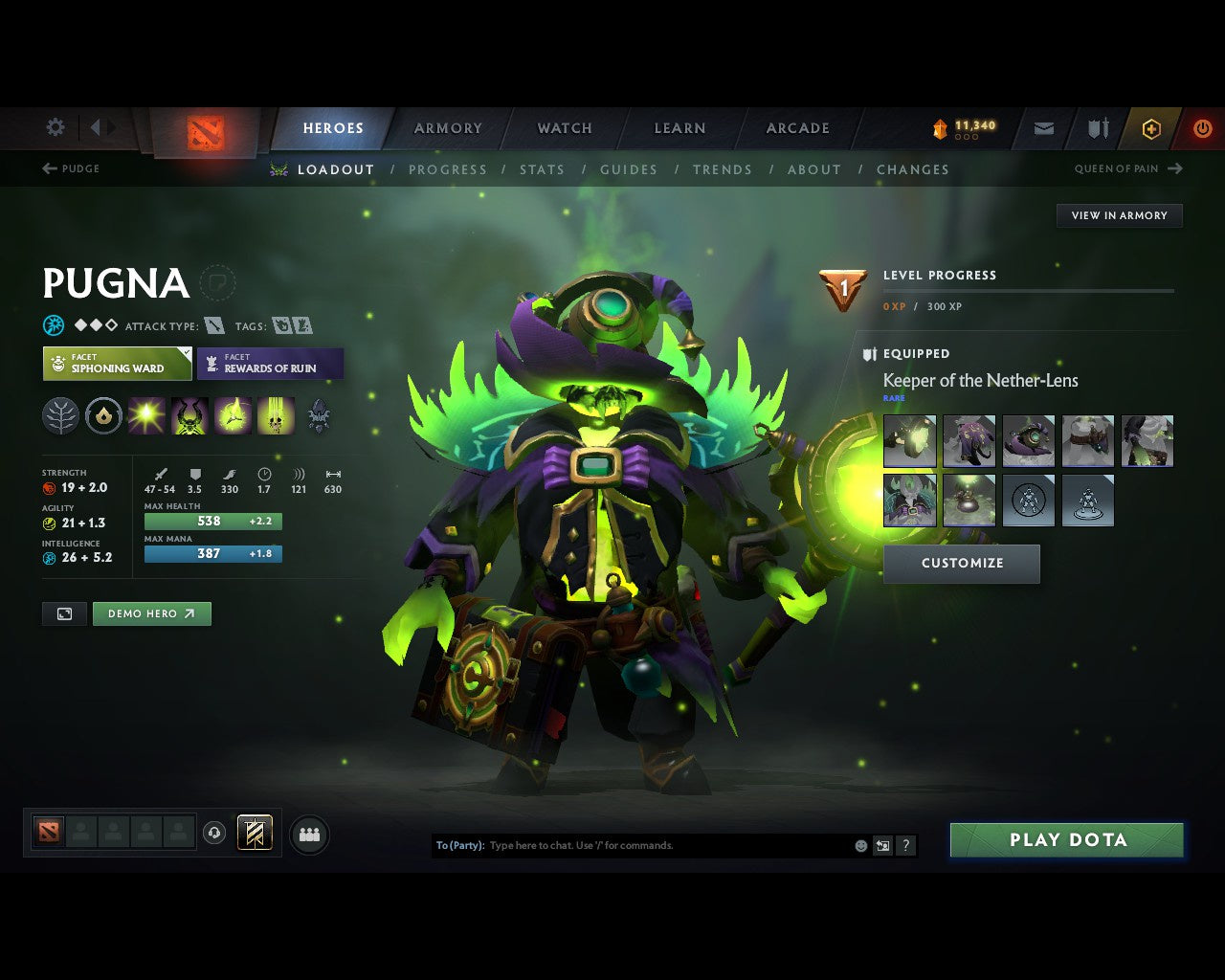The image size is (1225, 980).
Task: Open Dota Plus golden hexagon icon
Action: tap(1151, 128)
